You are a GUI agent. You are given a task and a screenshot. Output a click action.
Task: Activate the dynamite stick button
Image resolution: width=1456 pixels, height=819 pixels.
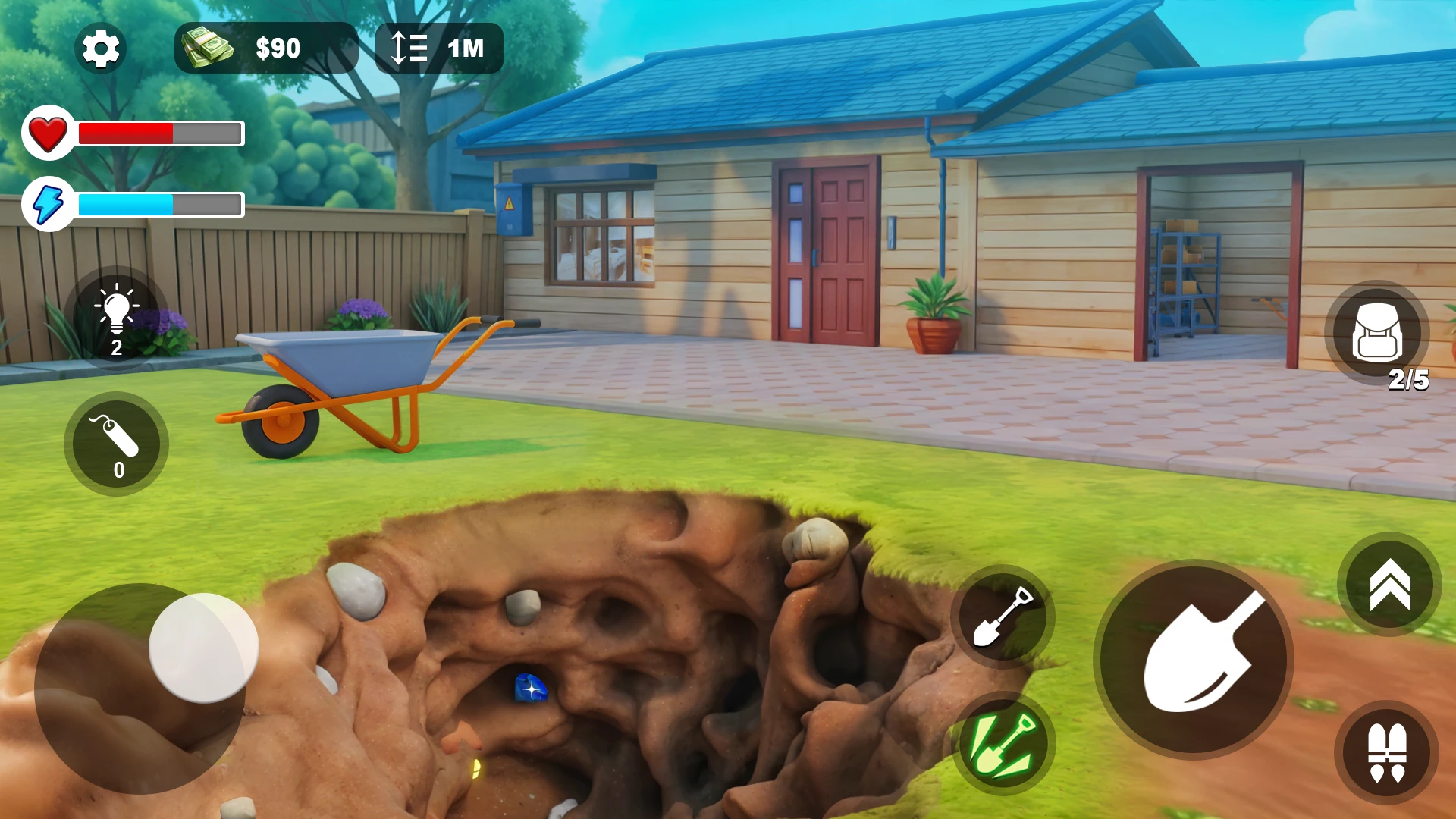[117, 444]
